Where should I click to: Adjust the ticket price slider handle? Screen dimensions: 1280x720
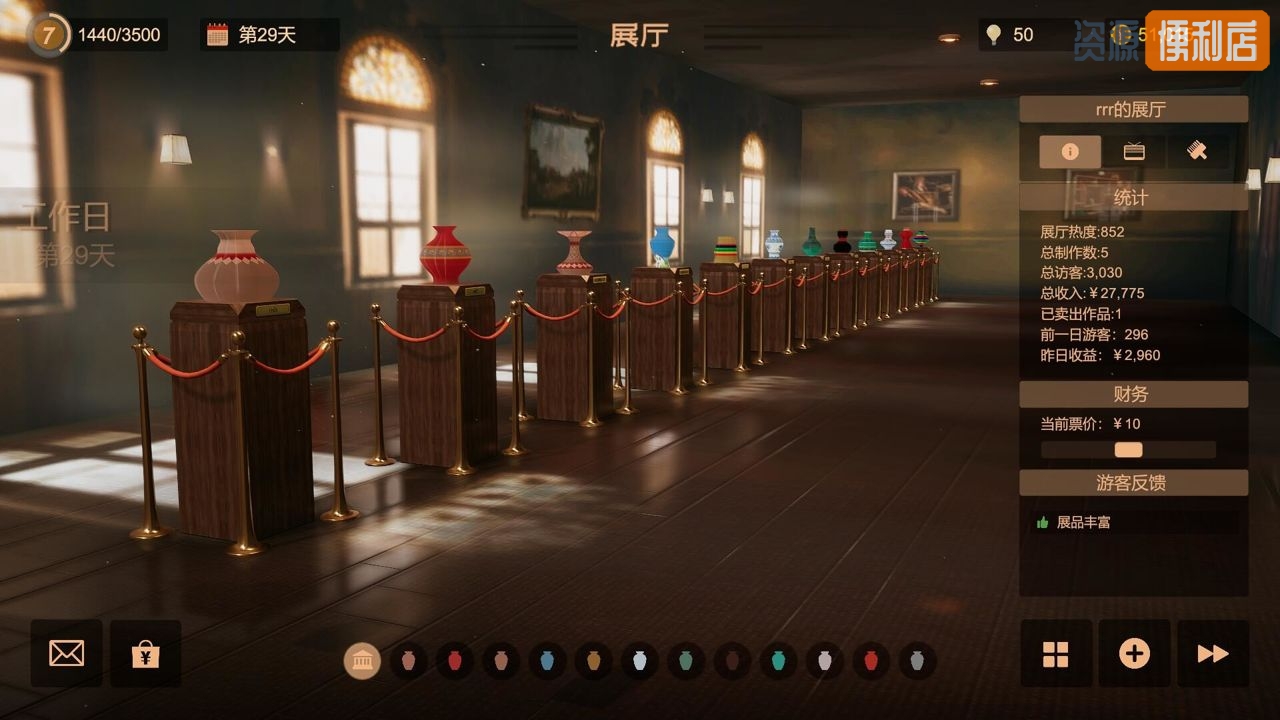pos(1128,450)
